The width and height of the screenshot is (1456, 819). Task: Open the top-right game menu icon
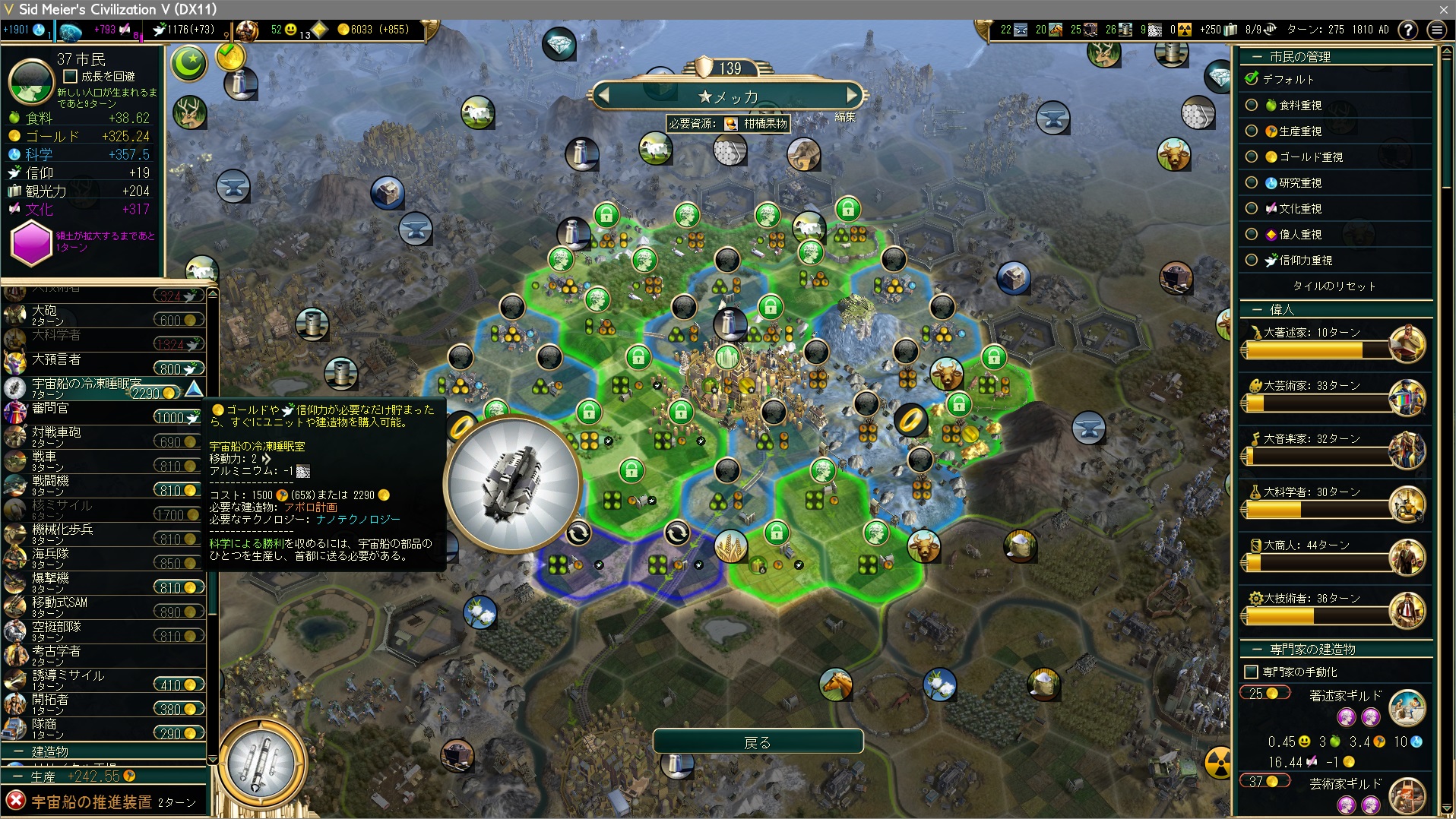[x=1436, y=30]
